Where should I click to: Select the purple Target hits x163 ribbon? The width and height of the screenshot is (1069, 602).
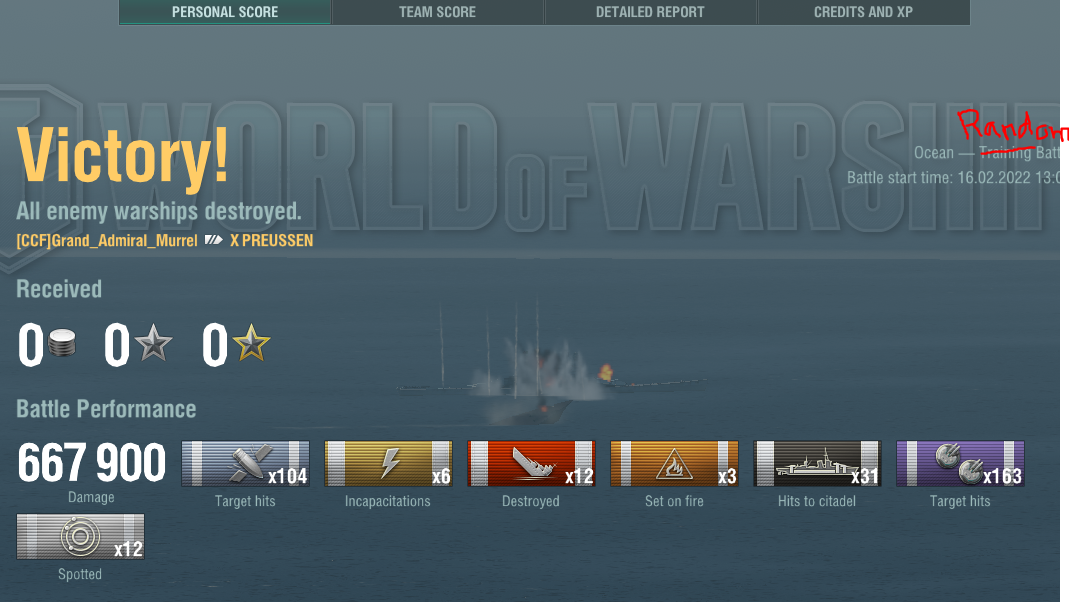(x=960, y=464)
